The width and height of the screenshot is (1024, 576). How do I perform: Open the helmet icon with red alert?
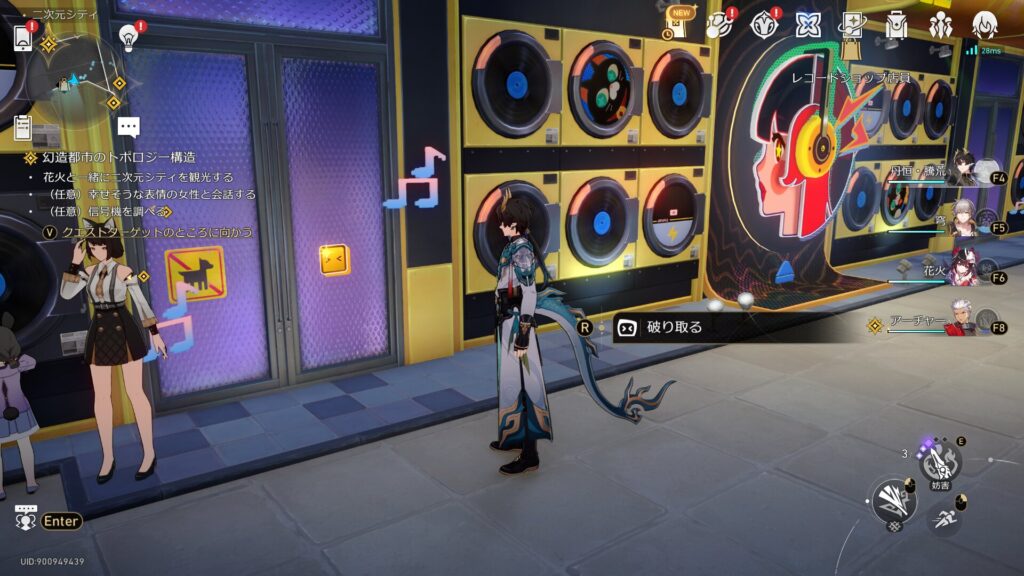765,25
